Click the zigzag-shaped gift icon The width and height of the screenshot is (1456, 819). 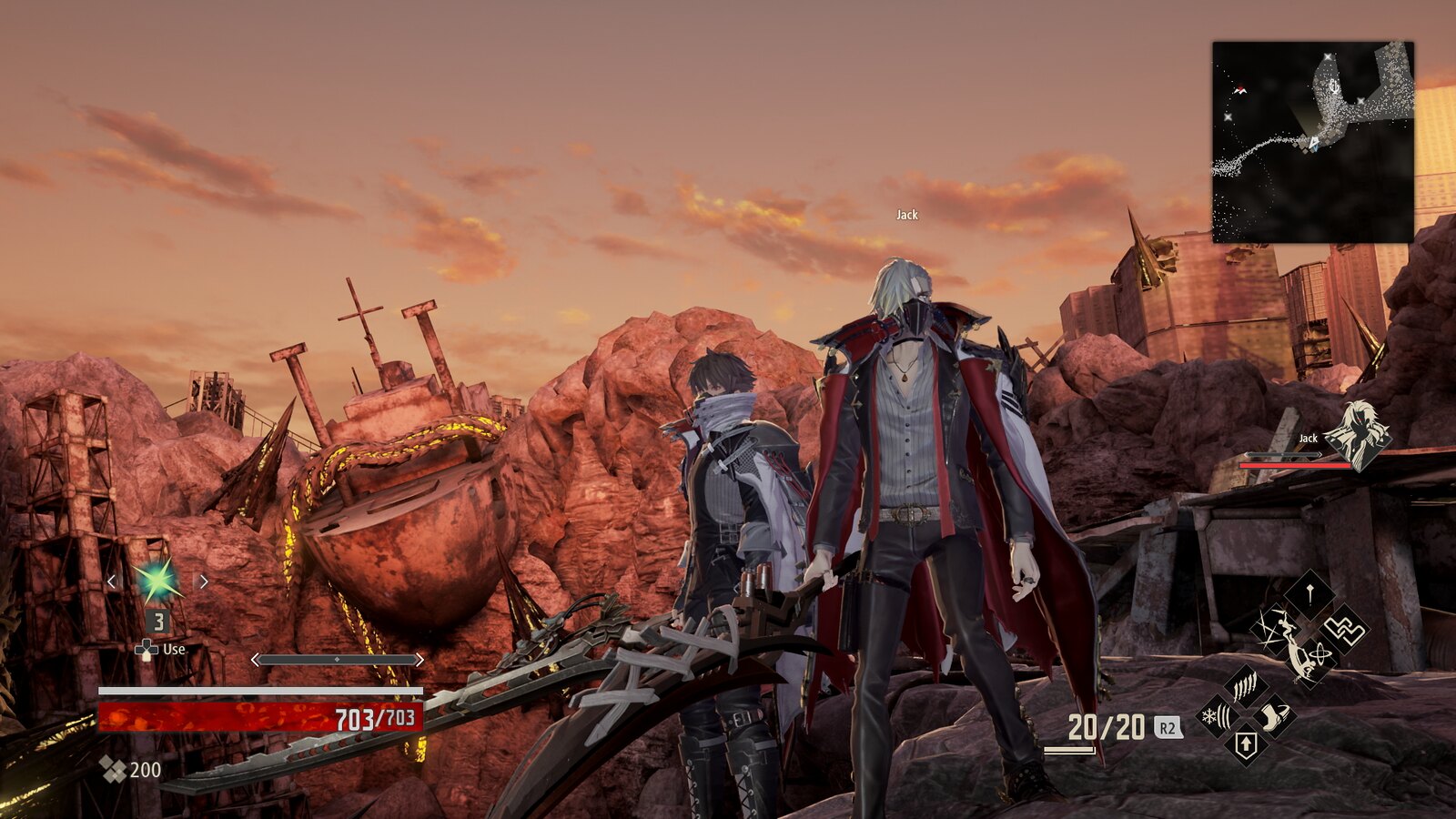[x=1345, y=628]
